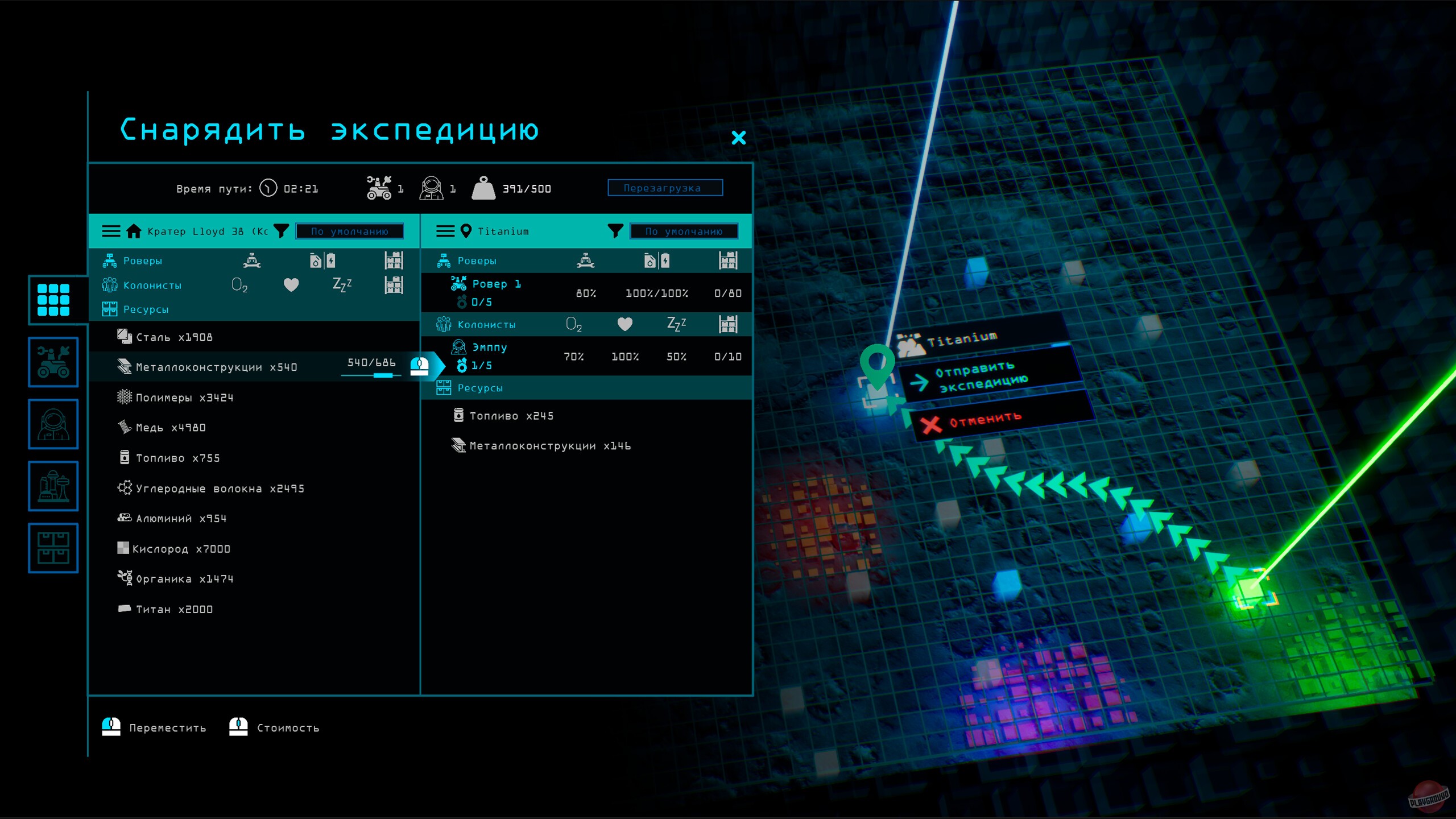The image size is (1456, 819).
Task: Open the hamburger menu next to Titanium
Action: pyautogui.click(x=445, y=231)
